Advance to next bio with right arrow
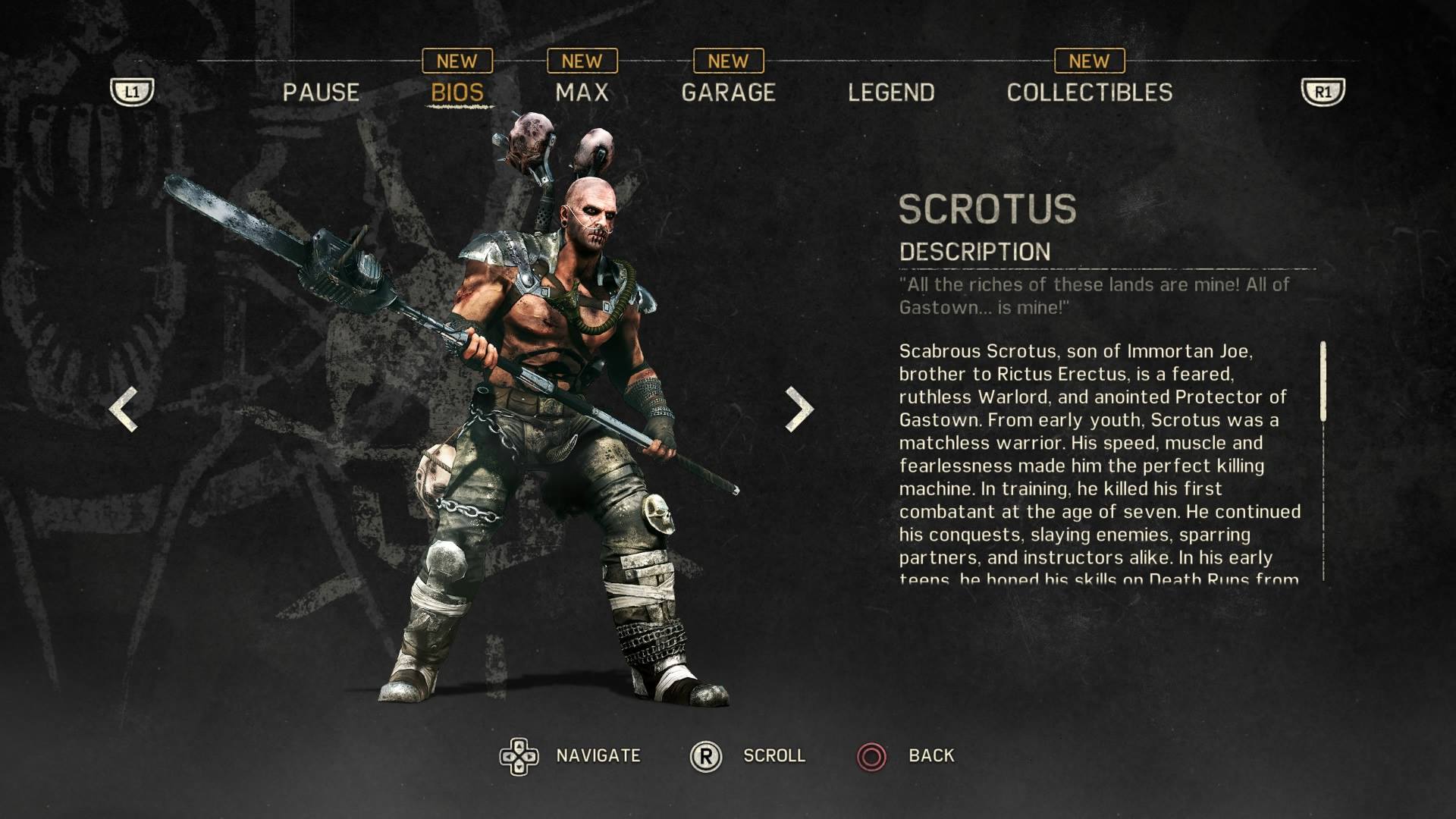 [x=799, y=409]
